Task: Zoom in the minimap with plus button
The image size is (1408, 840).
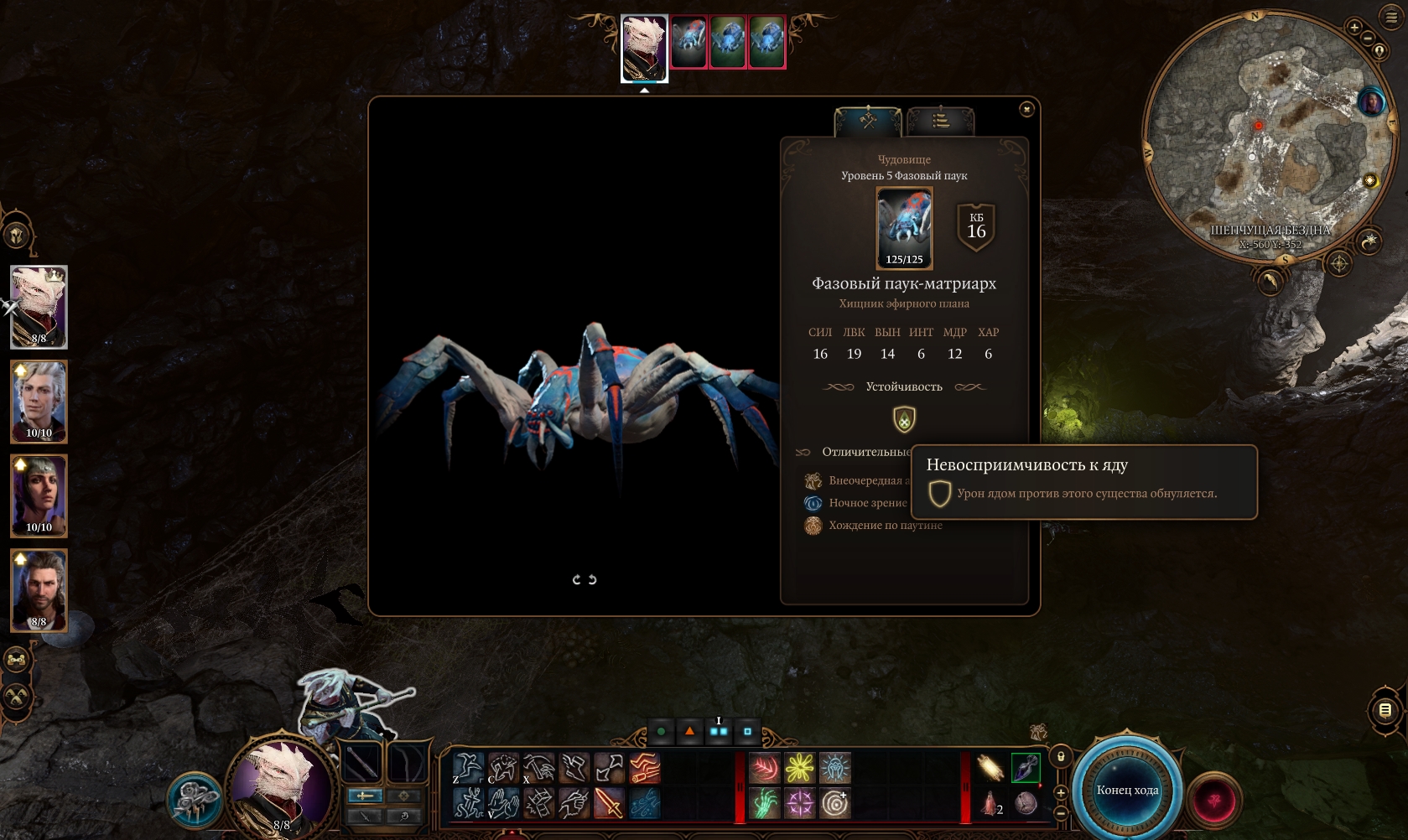Action: (x=1354, y=27)
